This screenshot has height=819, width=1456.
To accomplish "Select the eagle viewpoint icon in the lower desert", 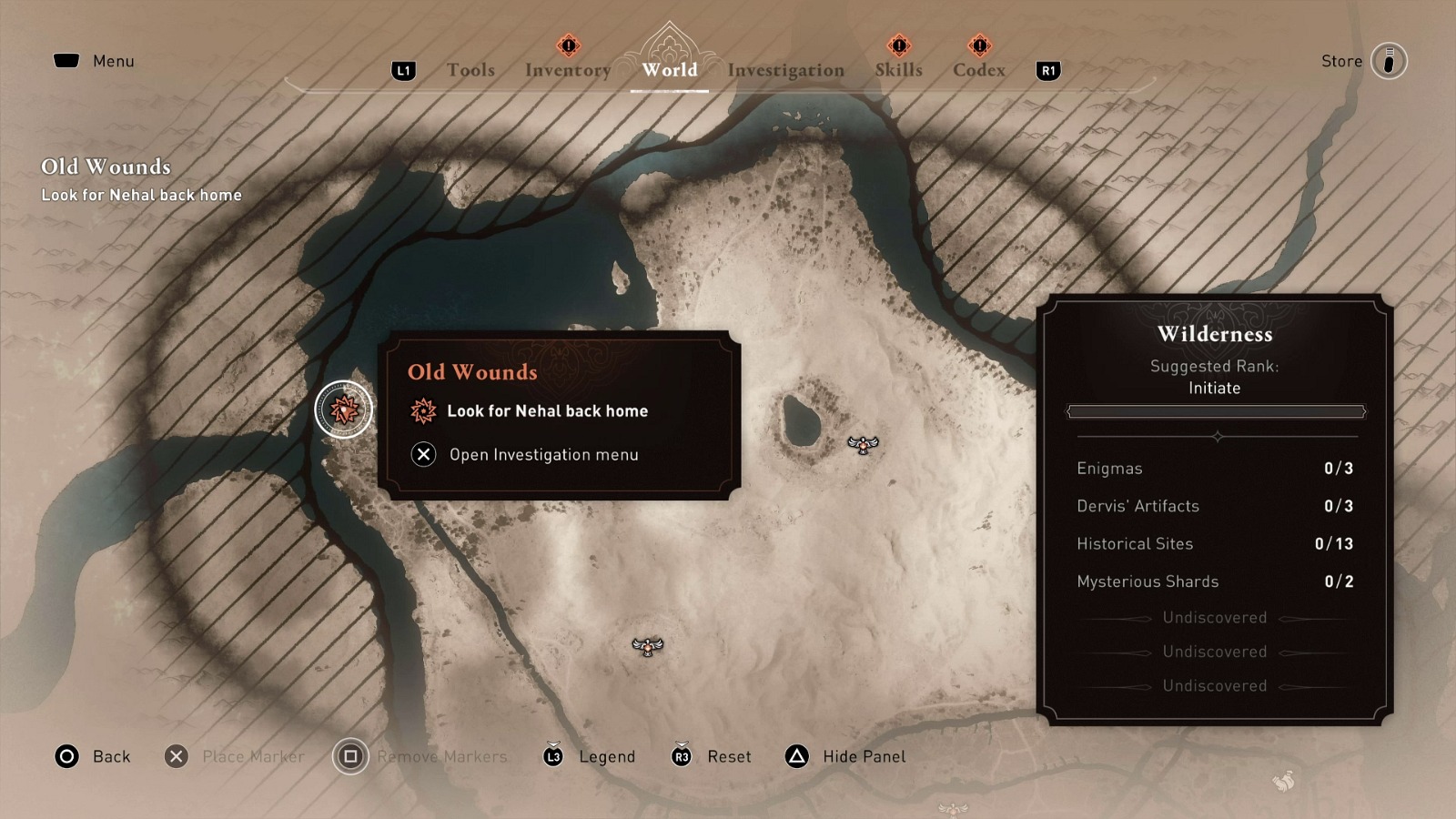I will (x=646, y=648).
